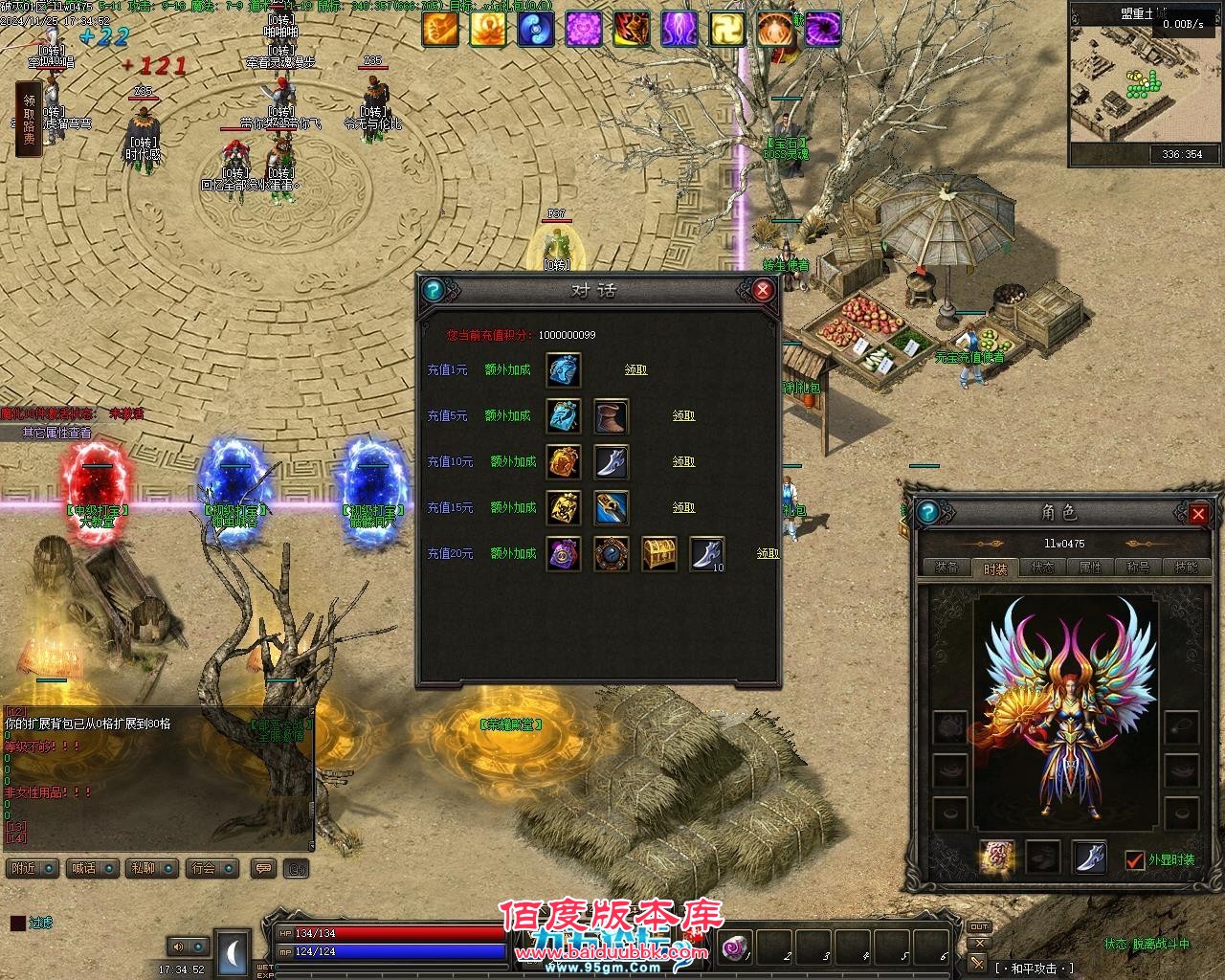1225x980 pixels.
Task: Click the 领取路费 side button
Action: pos(29,120)
